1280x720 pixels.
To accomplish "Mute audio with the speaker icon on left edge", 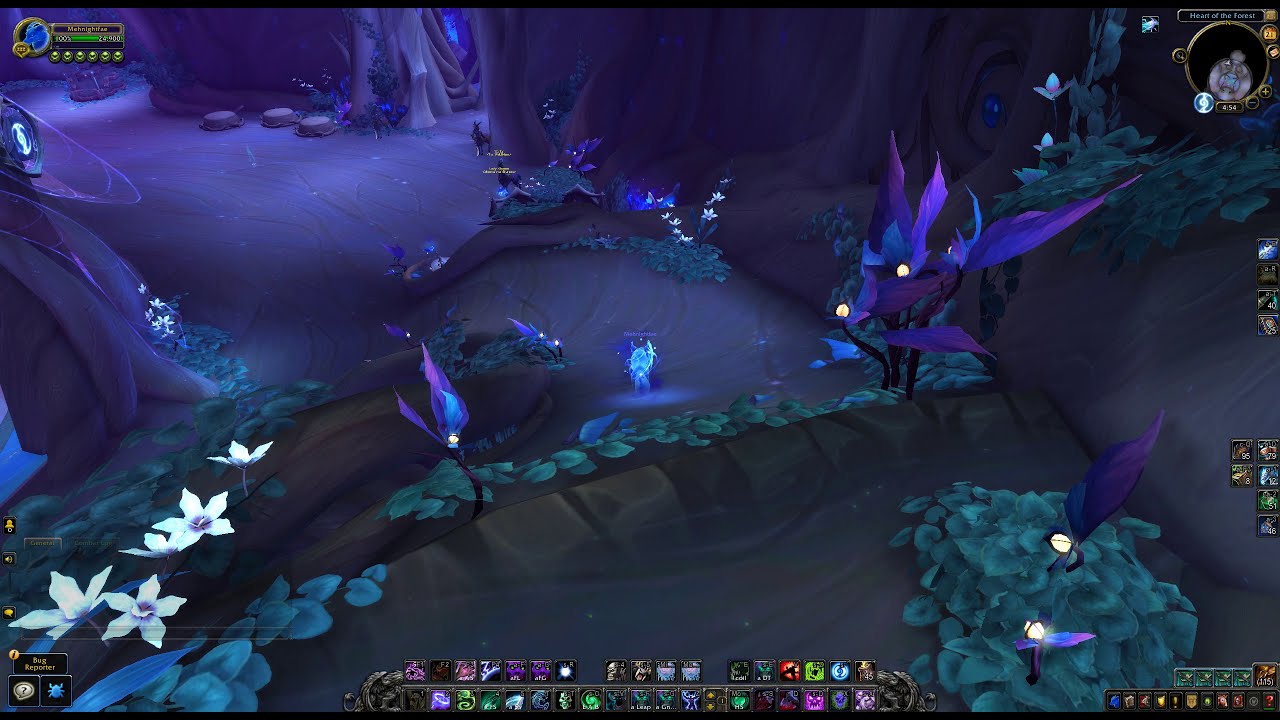I will (8, 559).
